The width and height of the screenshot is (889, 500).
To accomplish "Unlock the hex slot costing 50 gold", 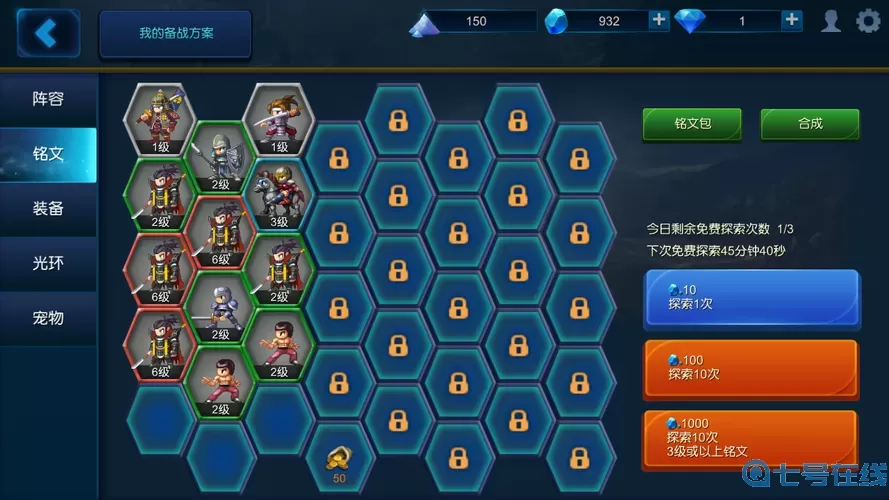I will pos(338,462).
